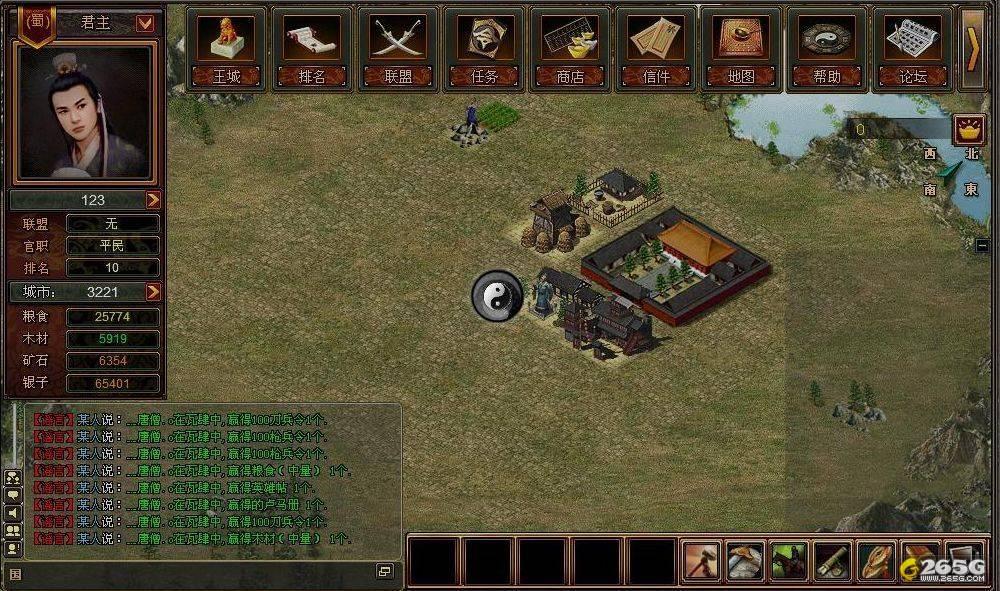Open the 任务 quests menu
This screenshot has width=1000, height=591.
pos(484,47)
